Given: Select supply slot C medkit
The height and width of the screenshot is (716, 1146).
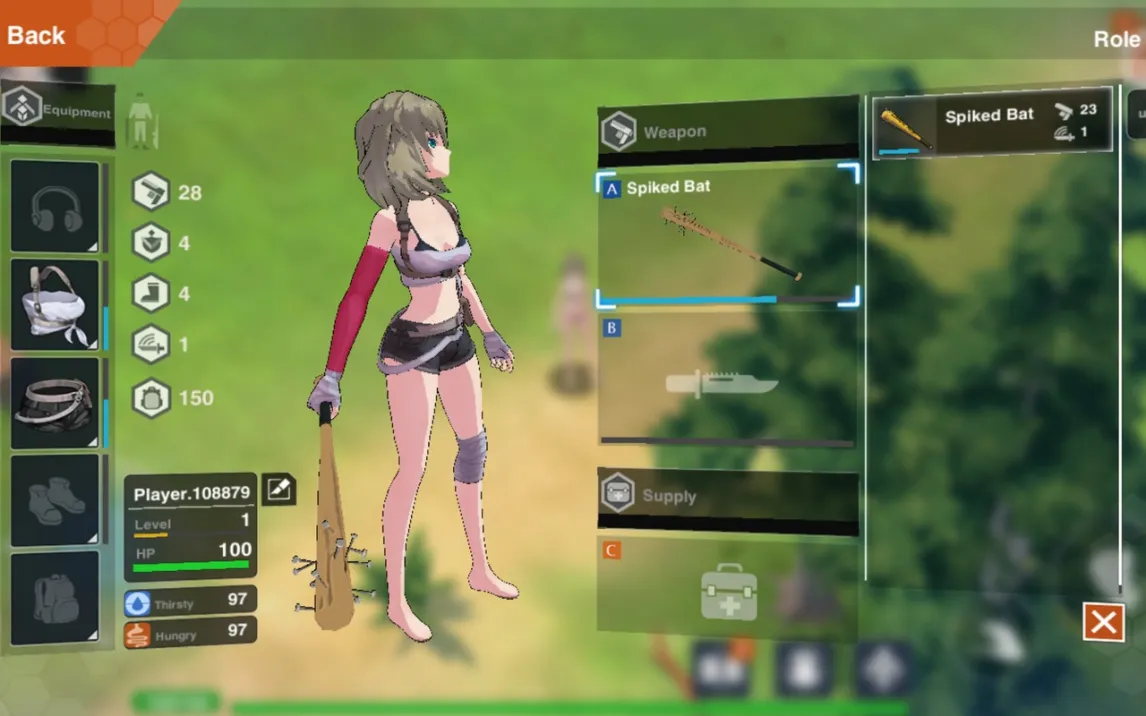Looking at the screenshot, I should coord(727,590).
